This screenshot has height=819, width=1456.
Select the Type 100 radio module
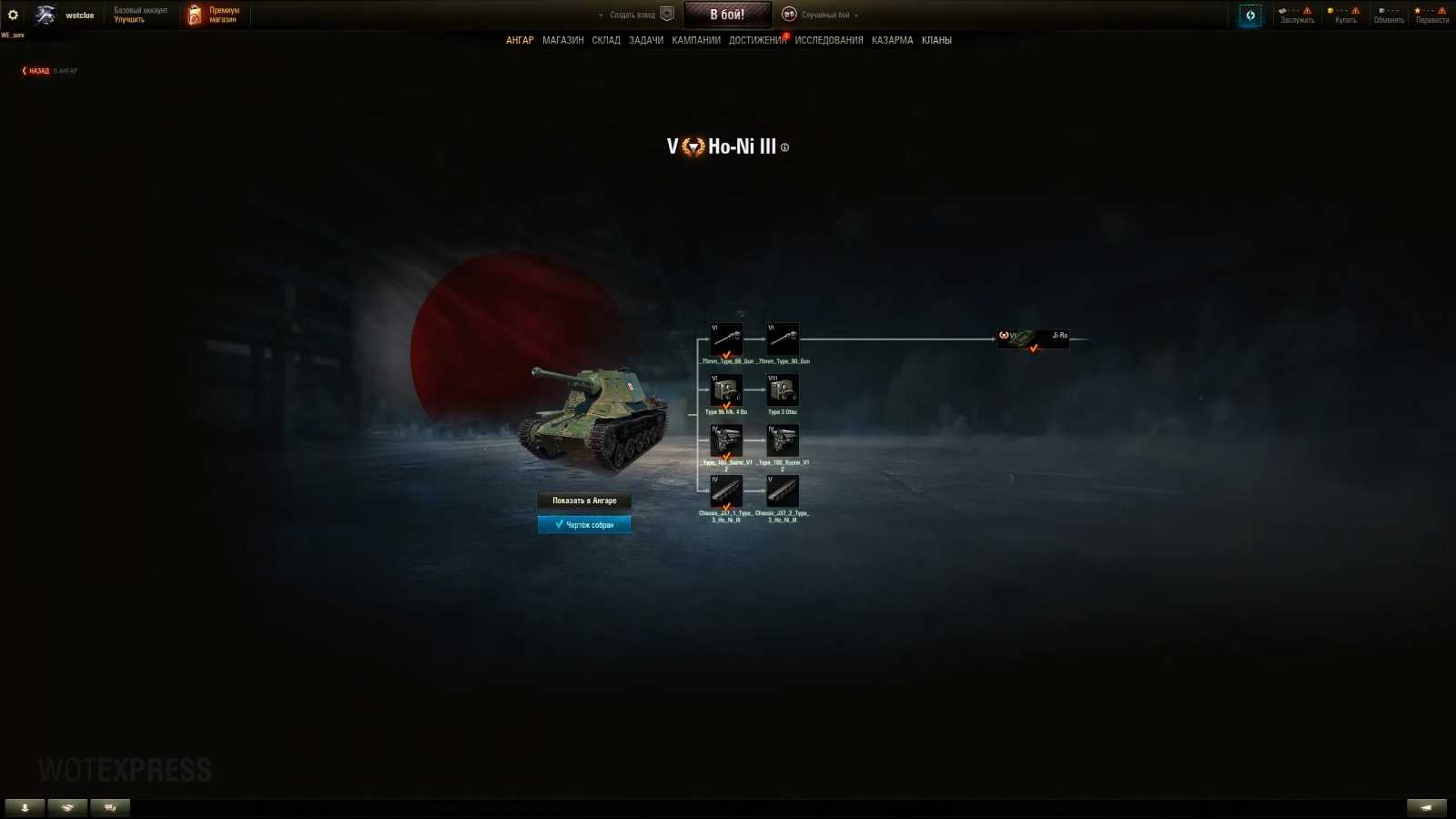[x=725, y=441]
